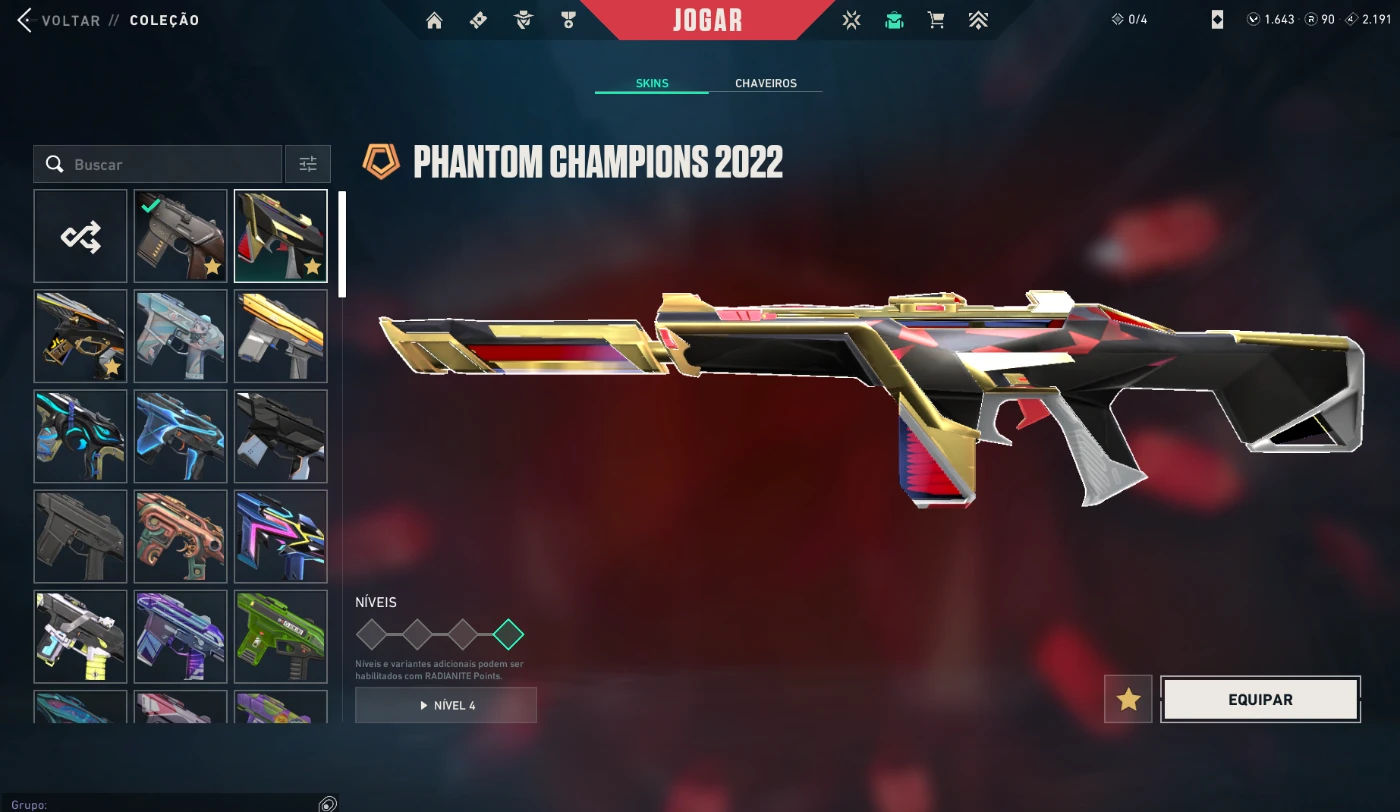Viewport: 1400px width, 812px height.
Task: Open the skin filter options button
Action: point(308,164)
